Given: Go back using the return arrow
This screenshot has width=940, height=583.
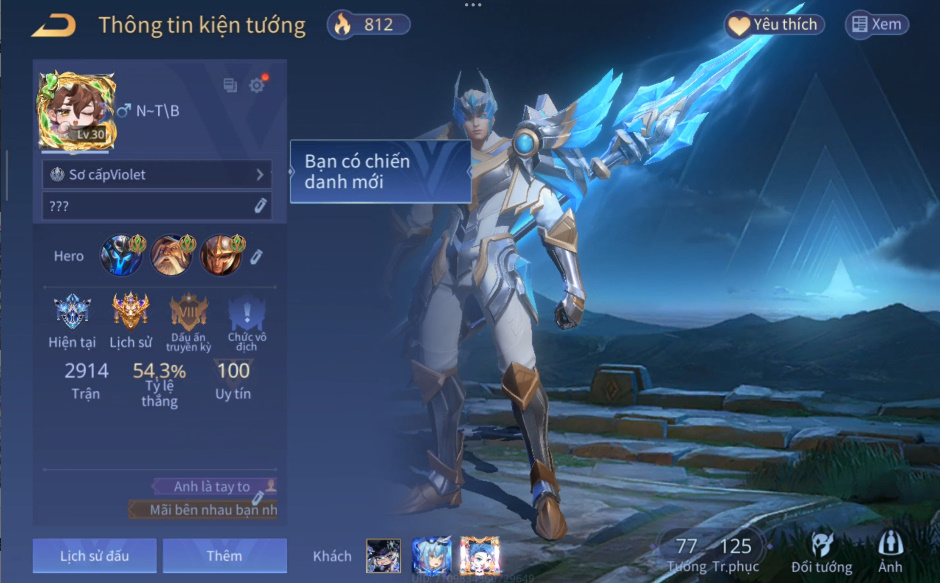Looking at the screenshot, I should [x=54, y=26].
